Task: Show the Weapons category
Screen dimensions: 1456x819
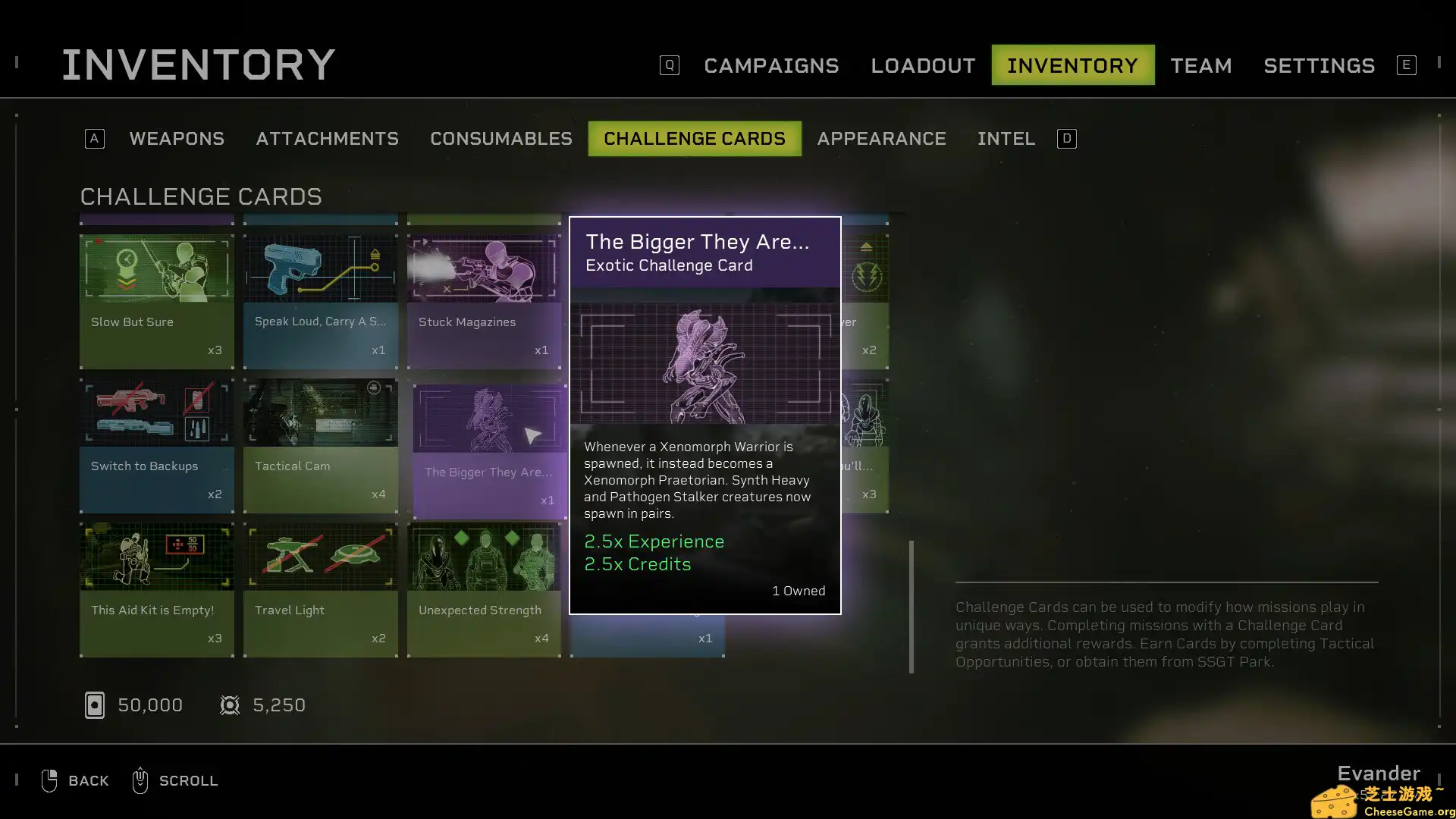Action: 176,139
